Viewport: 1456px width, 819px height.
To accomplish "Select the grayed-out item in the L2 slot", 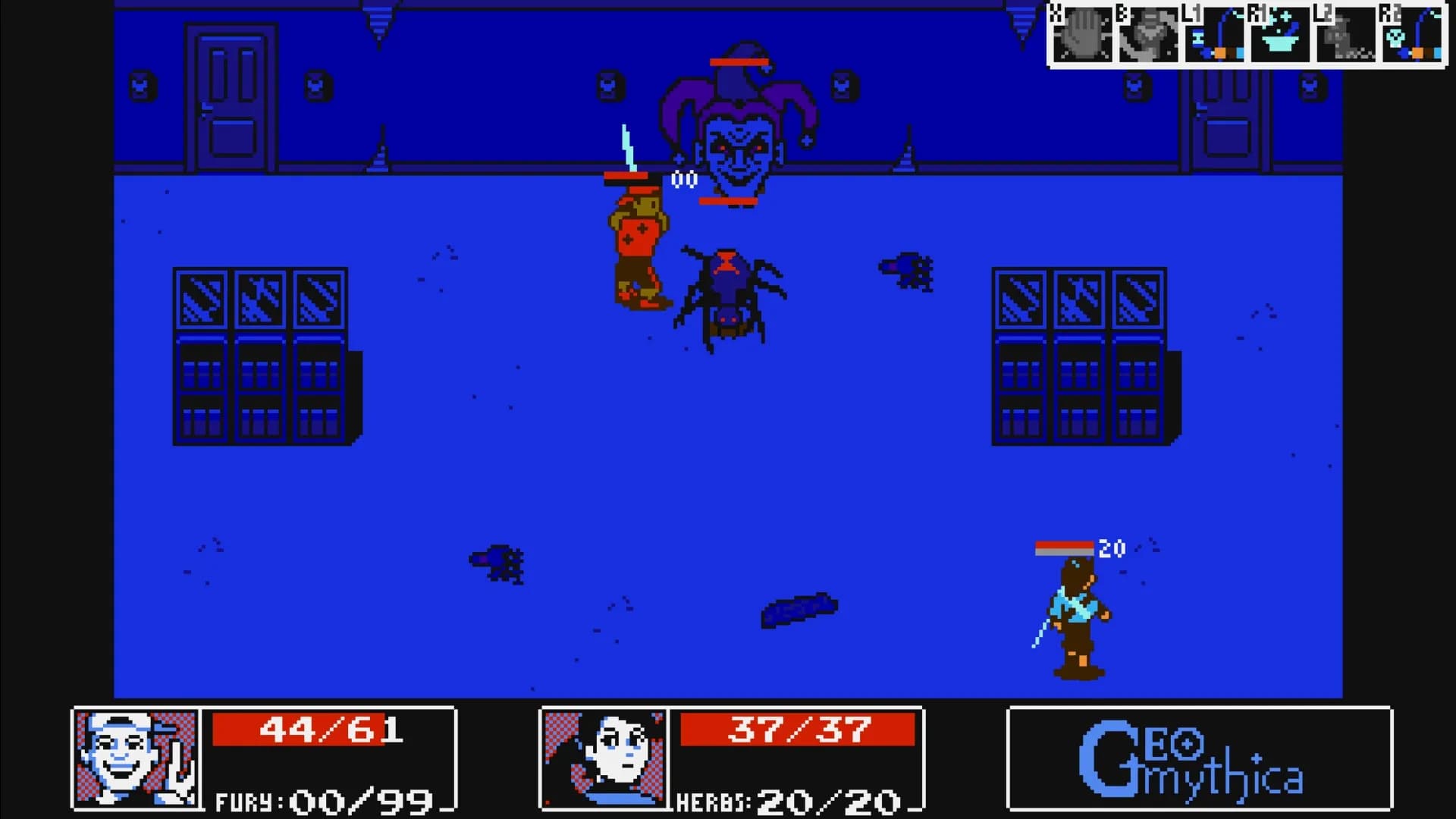I will 1345,34.
